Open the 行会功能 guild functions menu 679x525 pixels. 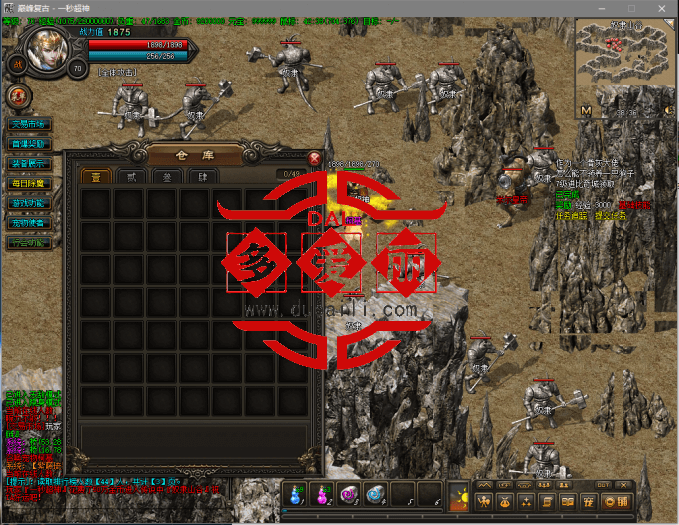[28, 242]
